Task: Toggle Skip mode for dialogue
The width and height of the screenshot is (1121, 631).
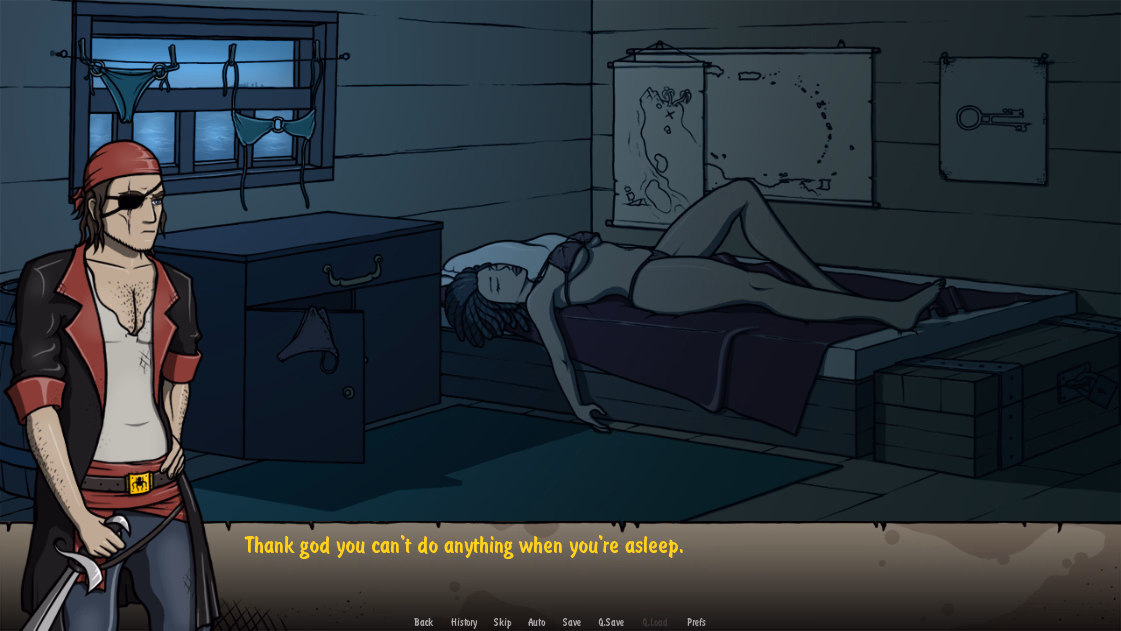Action: coord(502,622)
